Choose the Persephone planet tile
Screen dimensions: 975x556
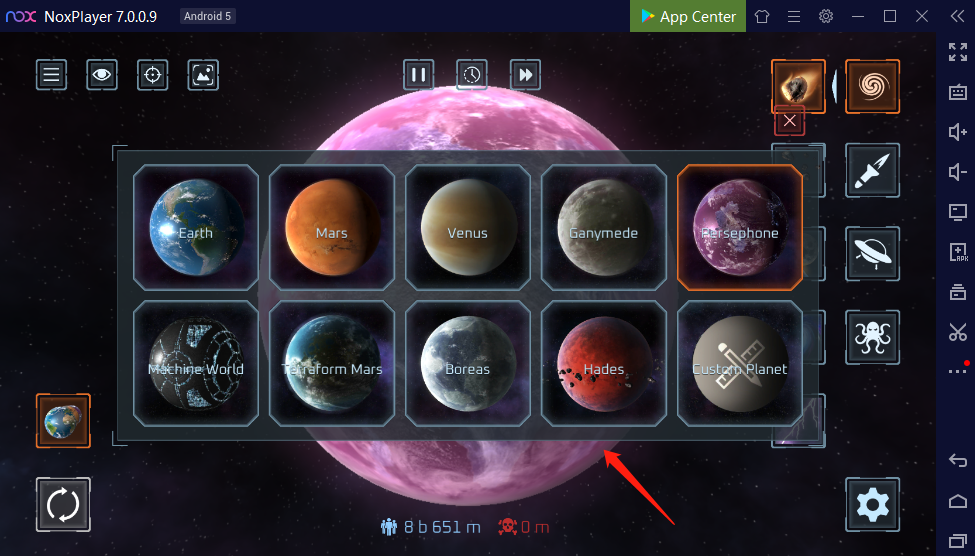[740, 228]
